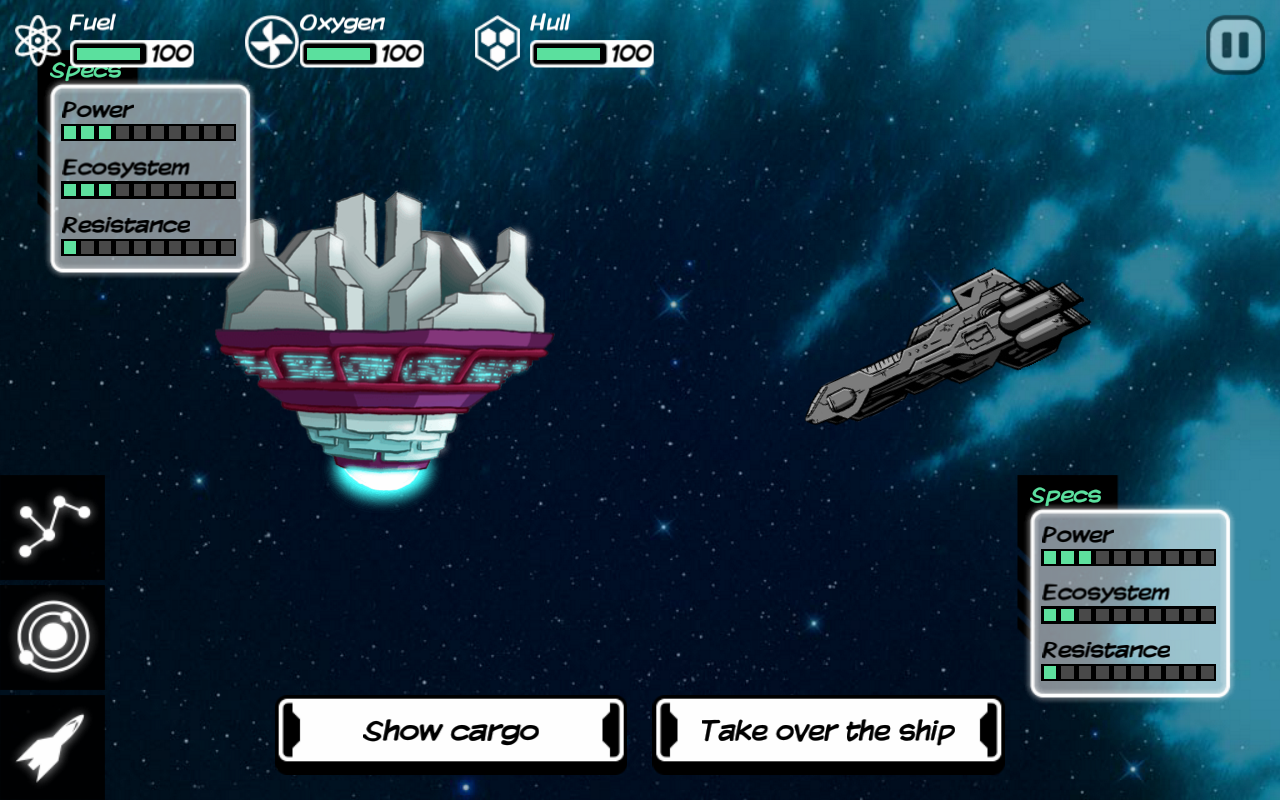Pause the game
1280x800 pixels.
tap(1235, 45)
